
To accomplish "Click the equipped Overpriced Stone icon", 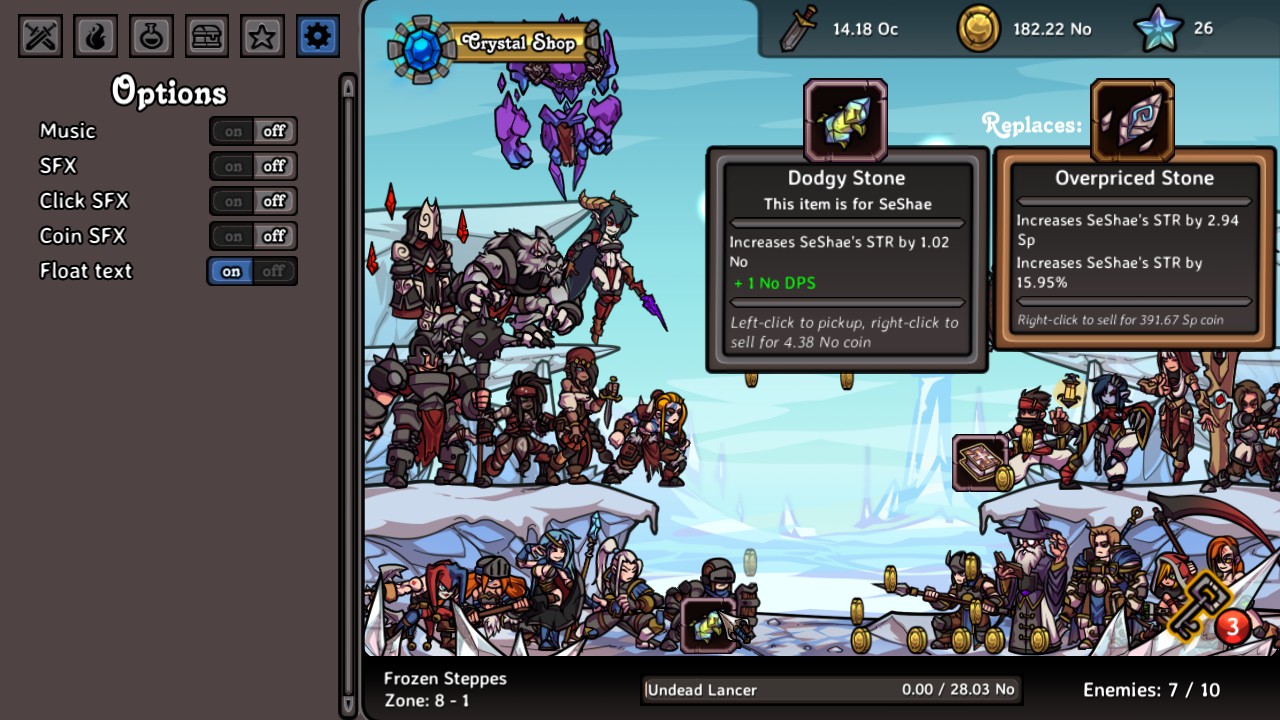I will (1133, 120).
